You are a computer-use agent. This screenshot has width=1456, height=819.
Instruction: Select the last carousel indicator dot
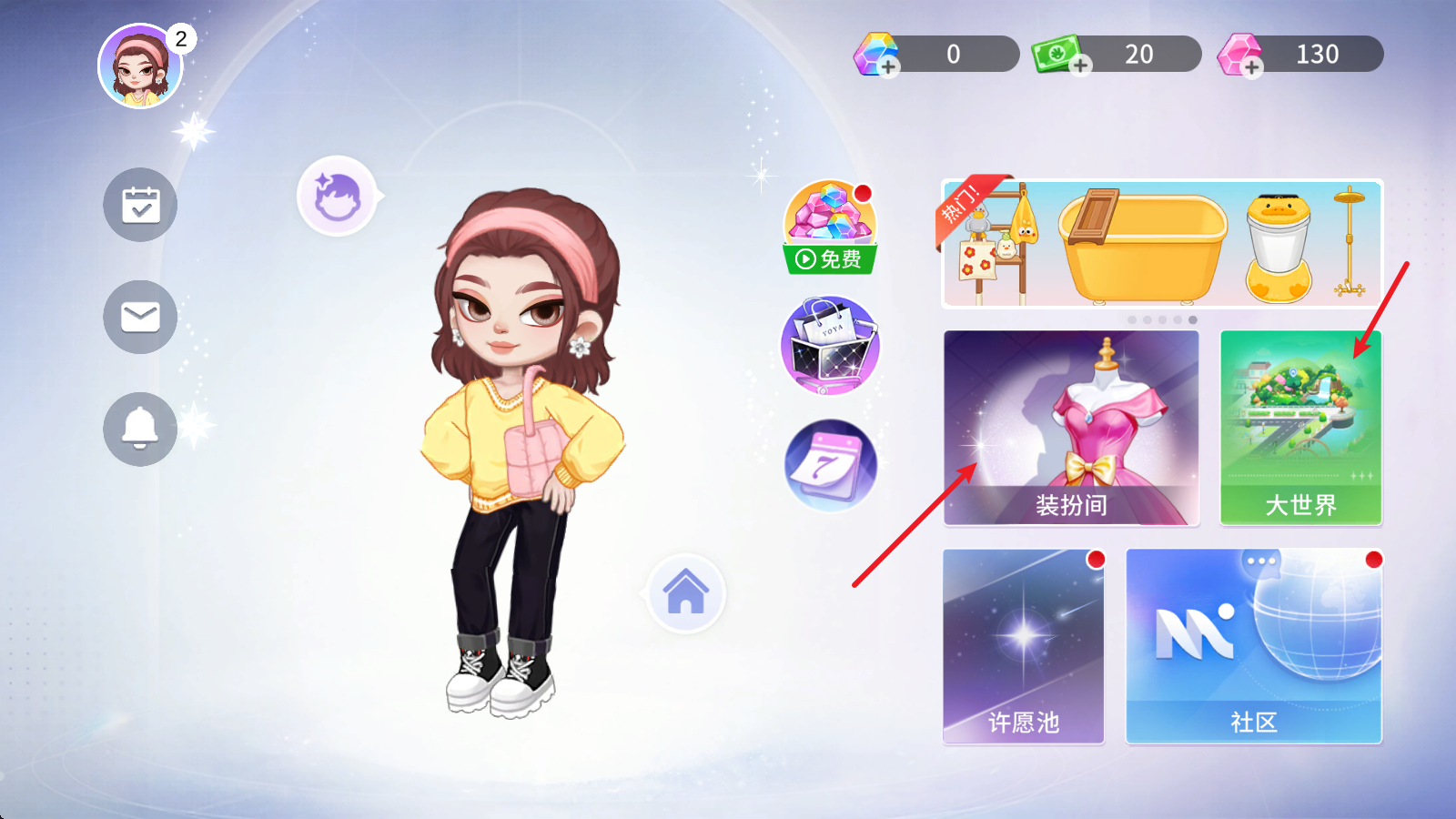(1191, 318)
